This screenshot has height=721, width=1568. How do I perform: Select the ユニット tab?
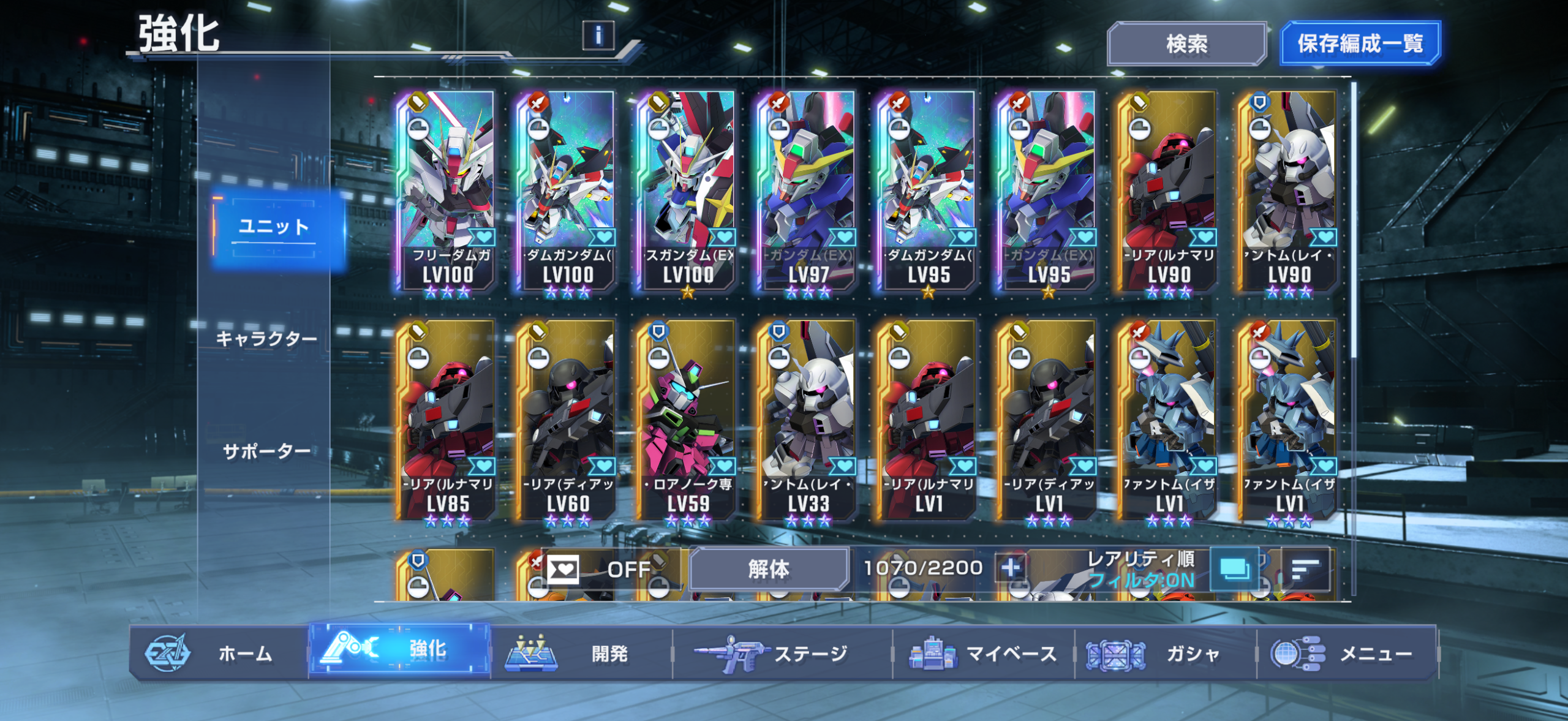coord(274,227)
